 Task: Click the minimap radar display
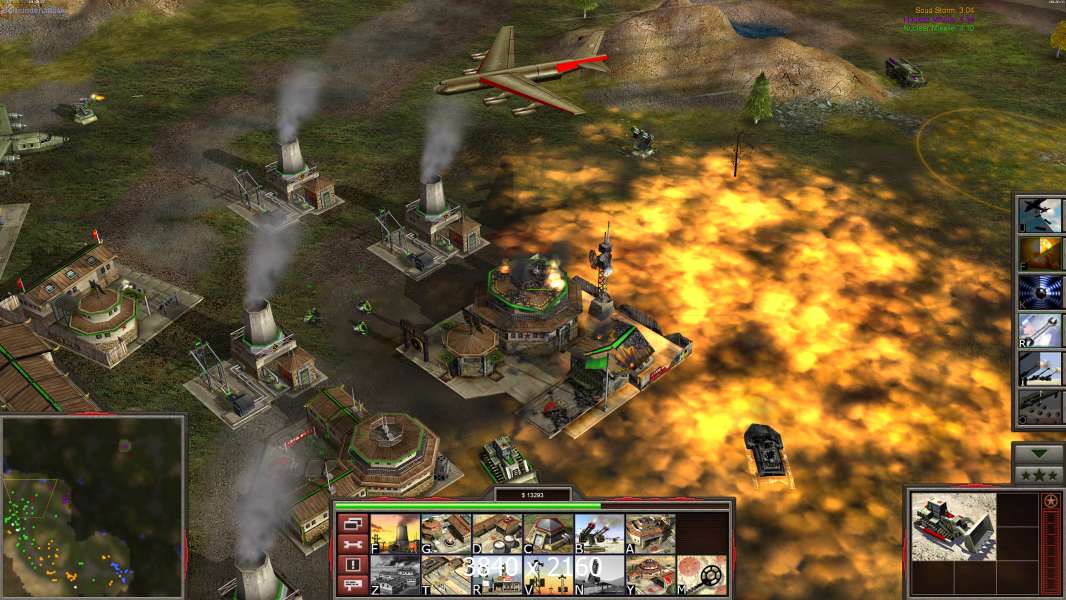pyautogui.click(x=93, y=505)
